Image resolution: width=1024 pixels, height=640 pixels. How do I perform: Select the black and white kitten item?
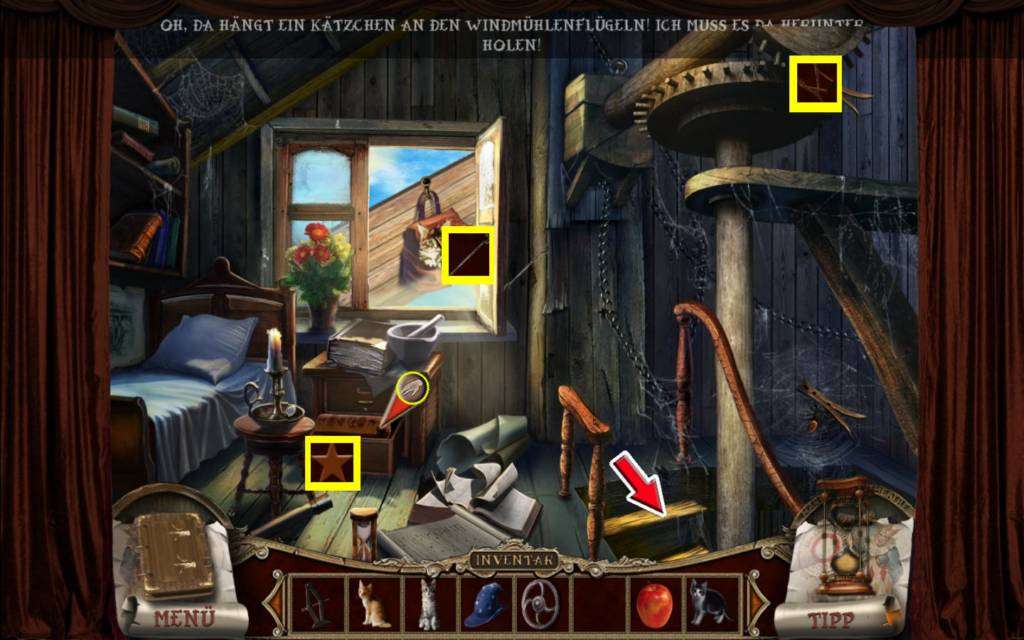tap(709, 603)
